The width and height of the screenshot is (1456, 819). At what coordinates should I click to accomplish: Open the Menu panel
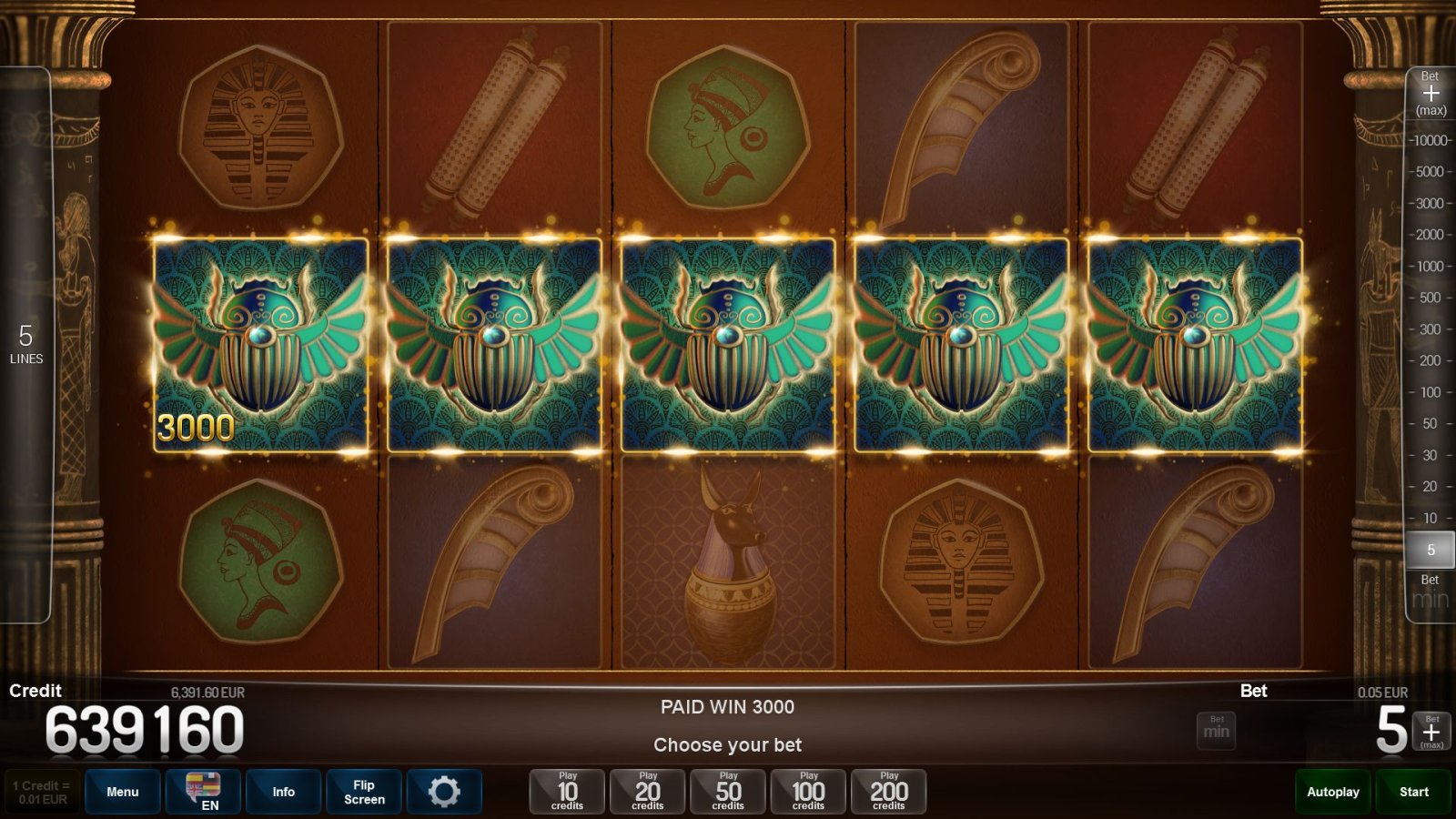[122, 791]
